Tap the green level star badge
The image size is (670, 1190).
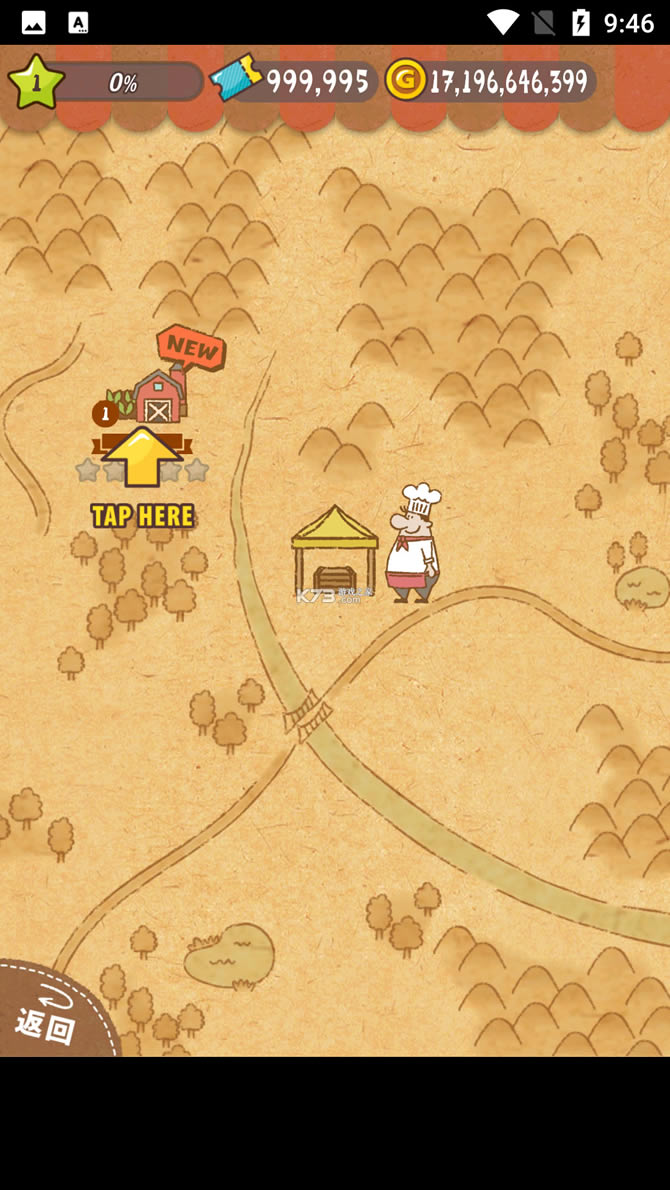click(36, 82)
